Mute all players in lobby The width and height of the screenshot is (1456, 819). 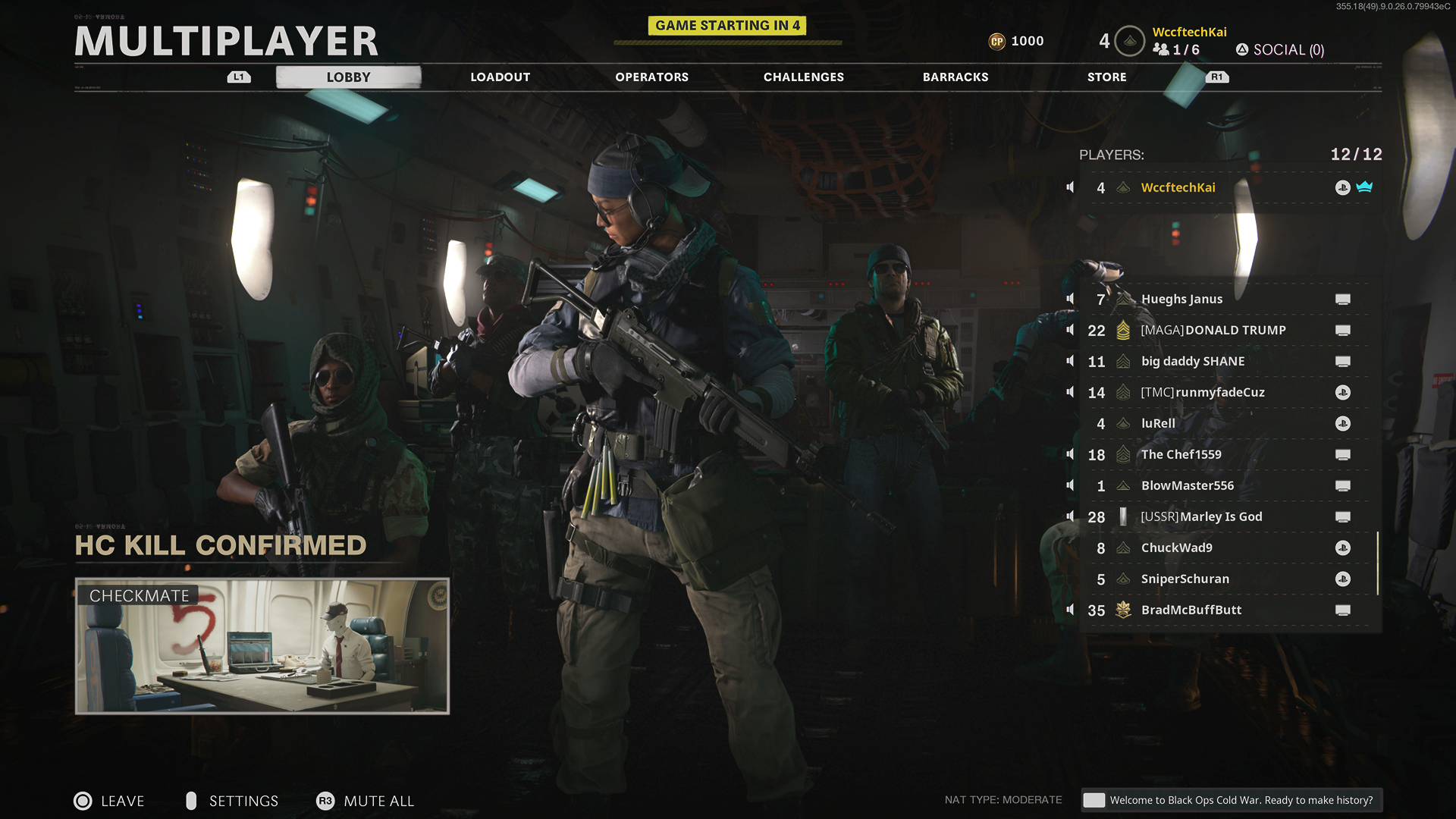pos(366,801)
